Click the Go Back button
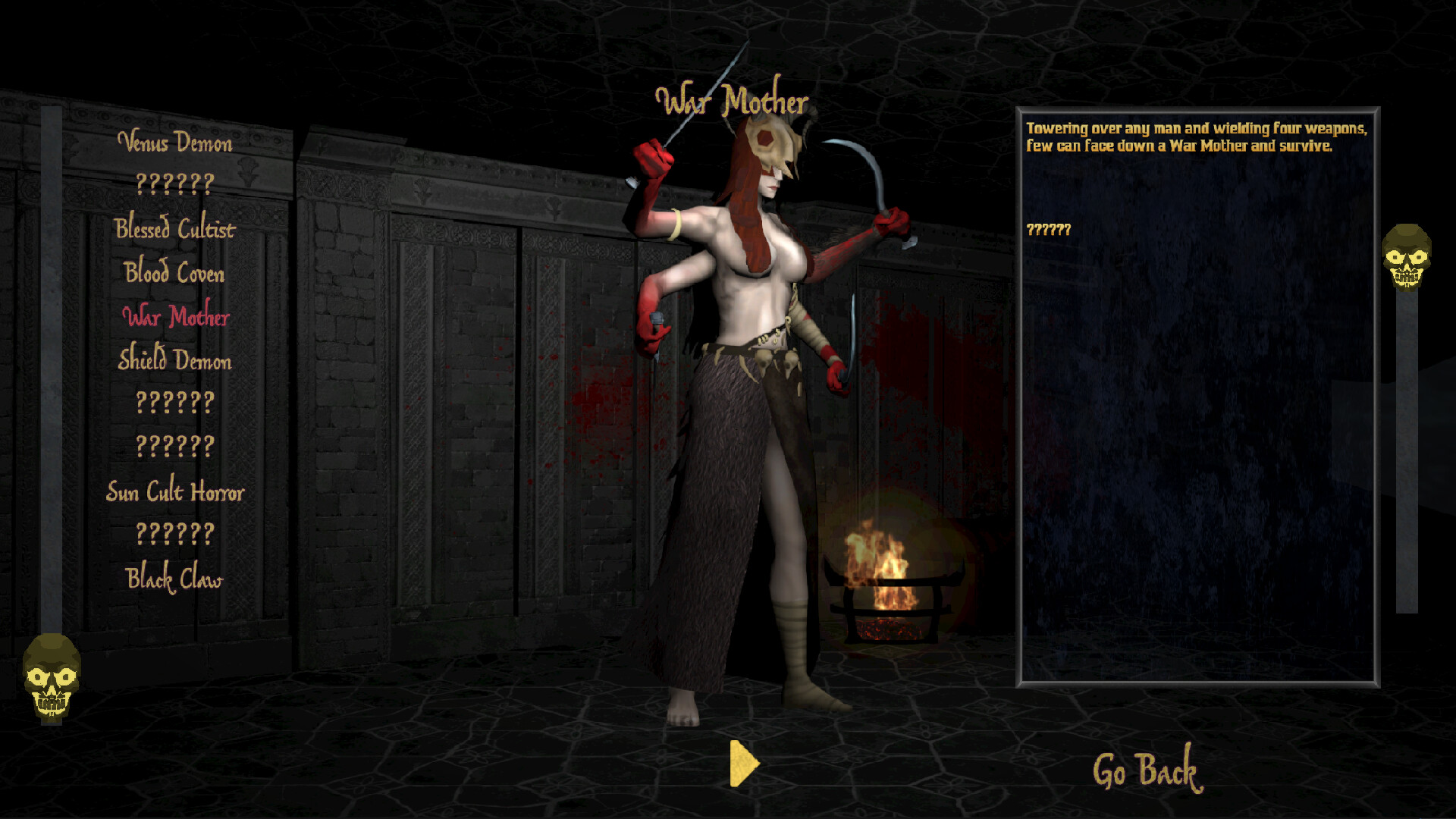This screenshot has width=1456, height=819. [1147, 770]
